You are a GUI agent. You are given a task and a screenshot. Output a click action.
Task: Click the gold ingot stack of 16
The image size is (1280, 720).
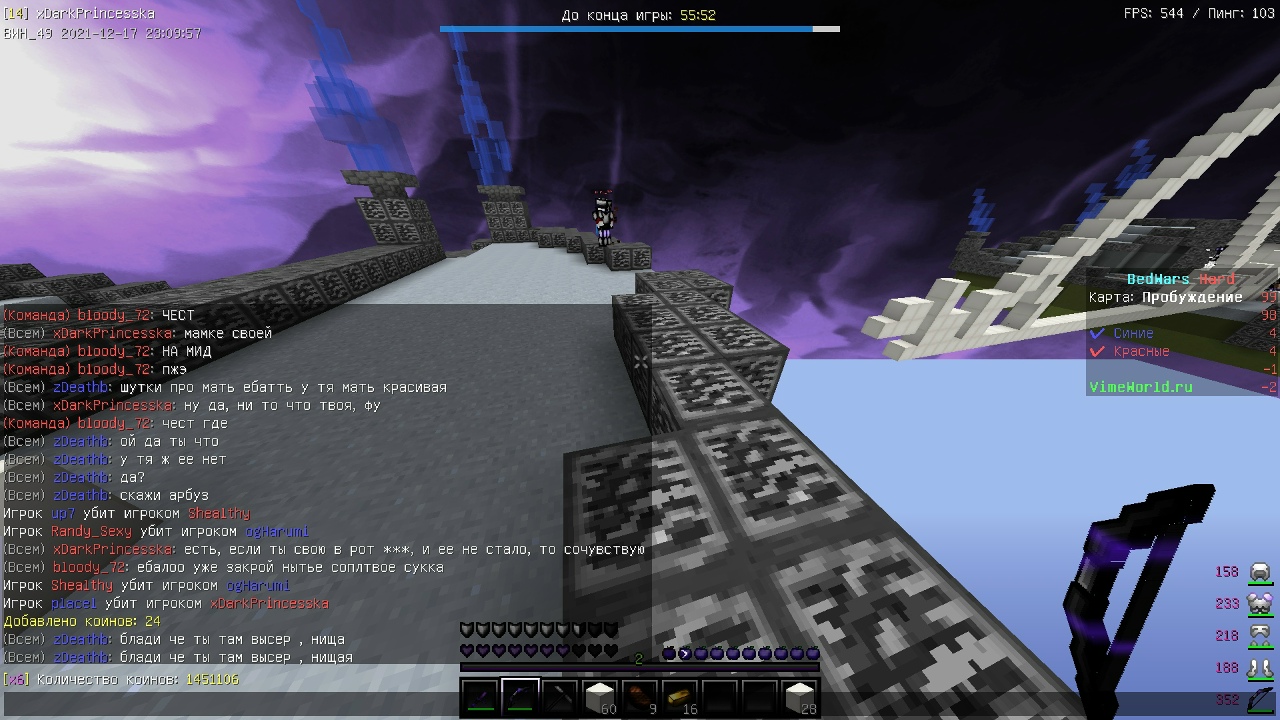point(679,696)
